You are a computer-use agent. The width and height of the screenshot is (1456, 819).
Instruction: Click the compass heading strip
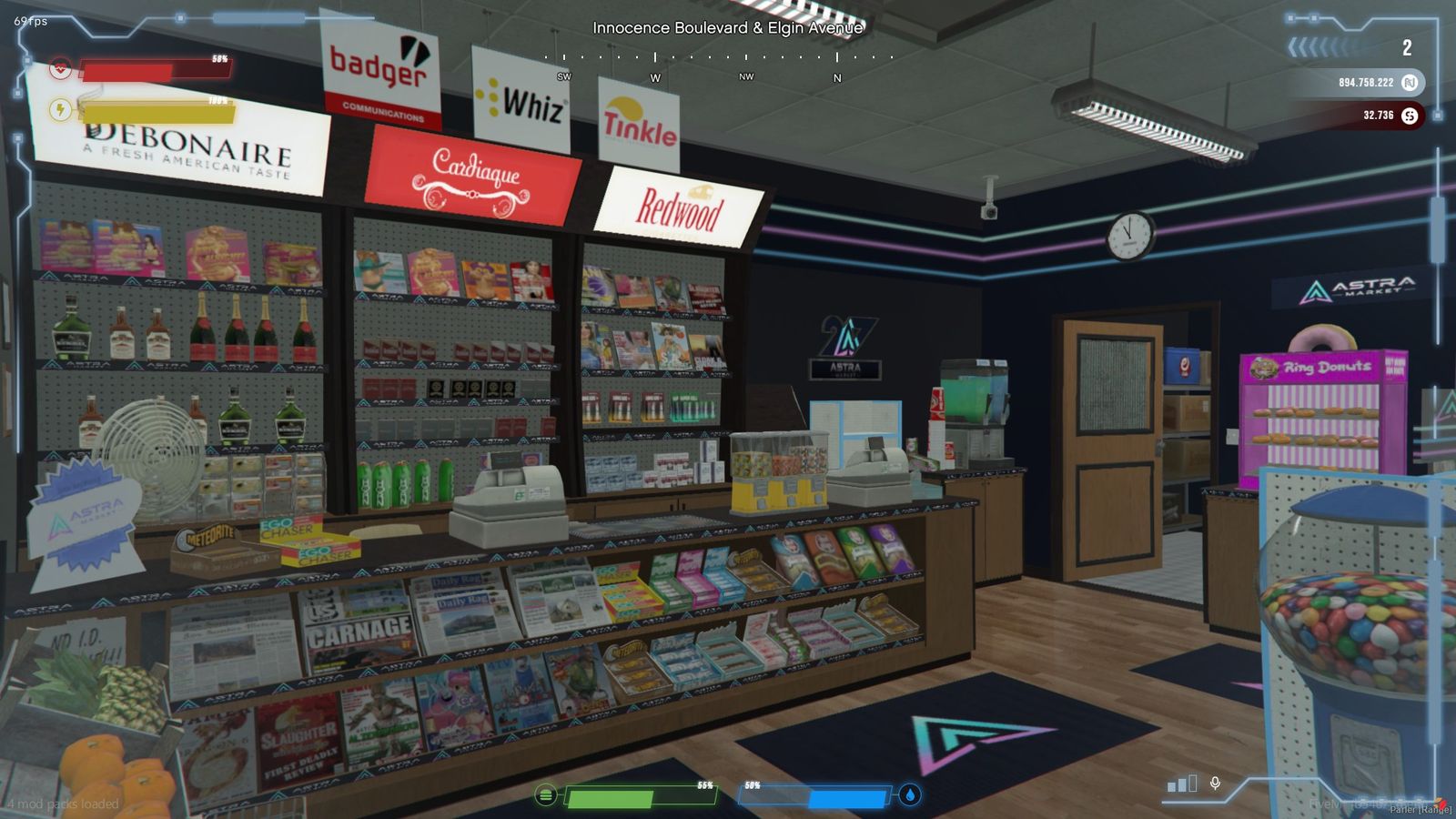coord(719,57)
